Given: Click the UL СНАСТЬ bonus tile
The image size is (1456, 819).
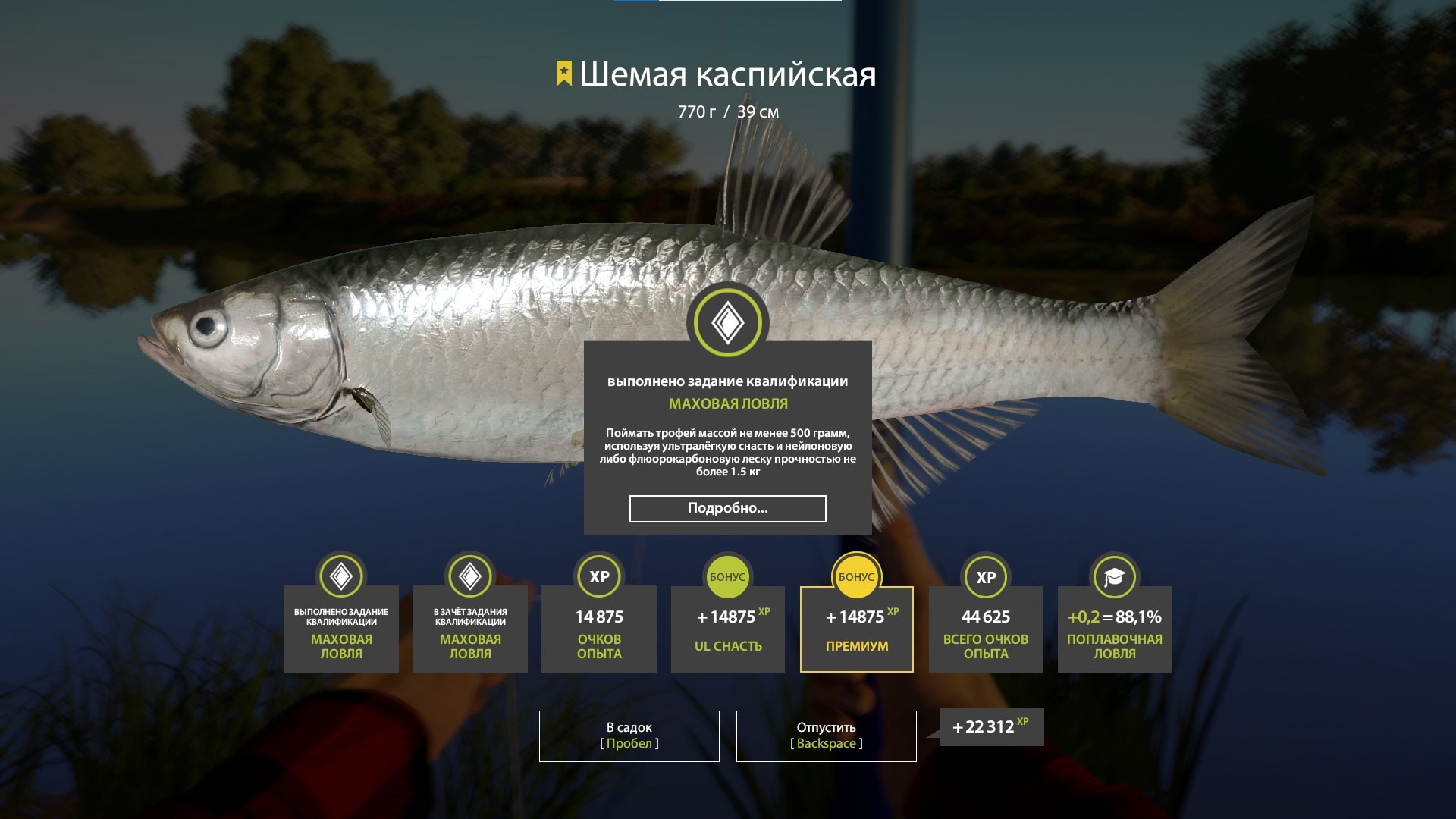Looking at the screenshot, I should 727,629.
